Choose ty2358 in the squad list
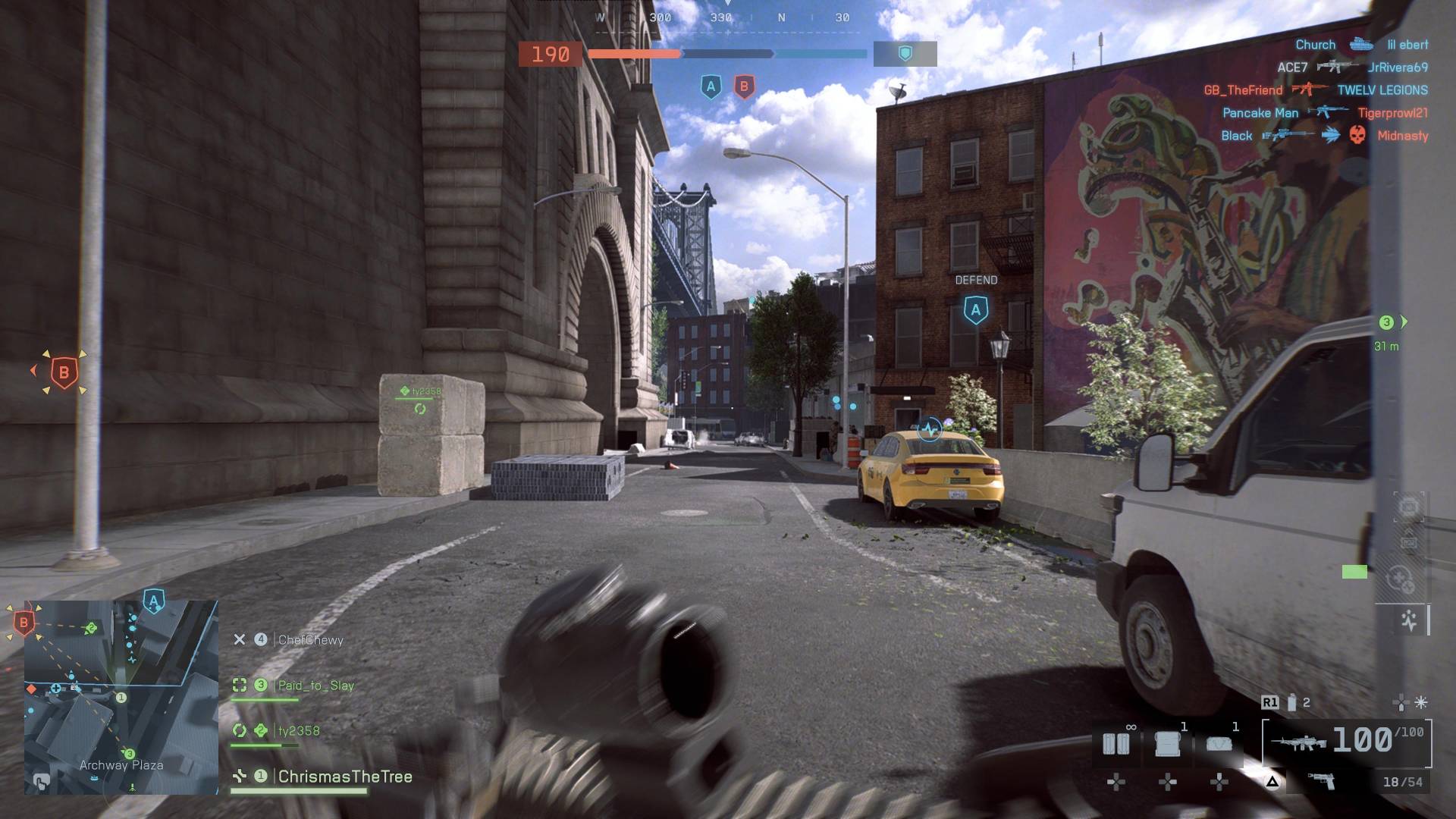Viewport: 1456px width, 819px height. [299, 731]
